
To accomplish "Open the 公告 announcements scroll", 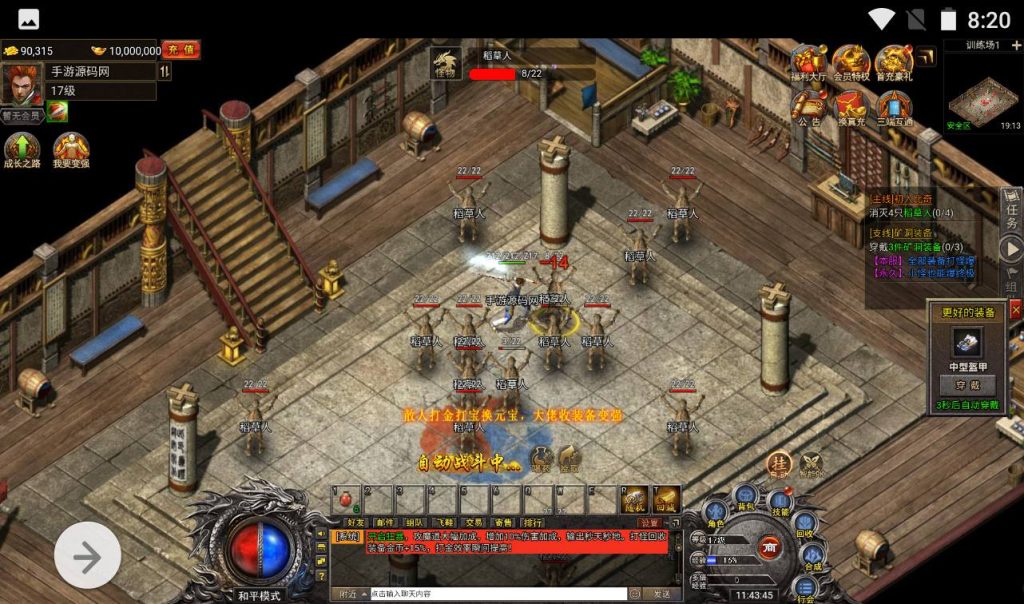I will [809, 106].
